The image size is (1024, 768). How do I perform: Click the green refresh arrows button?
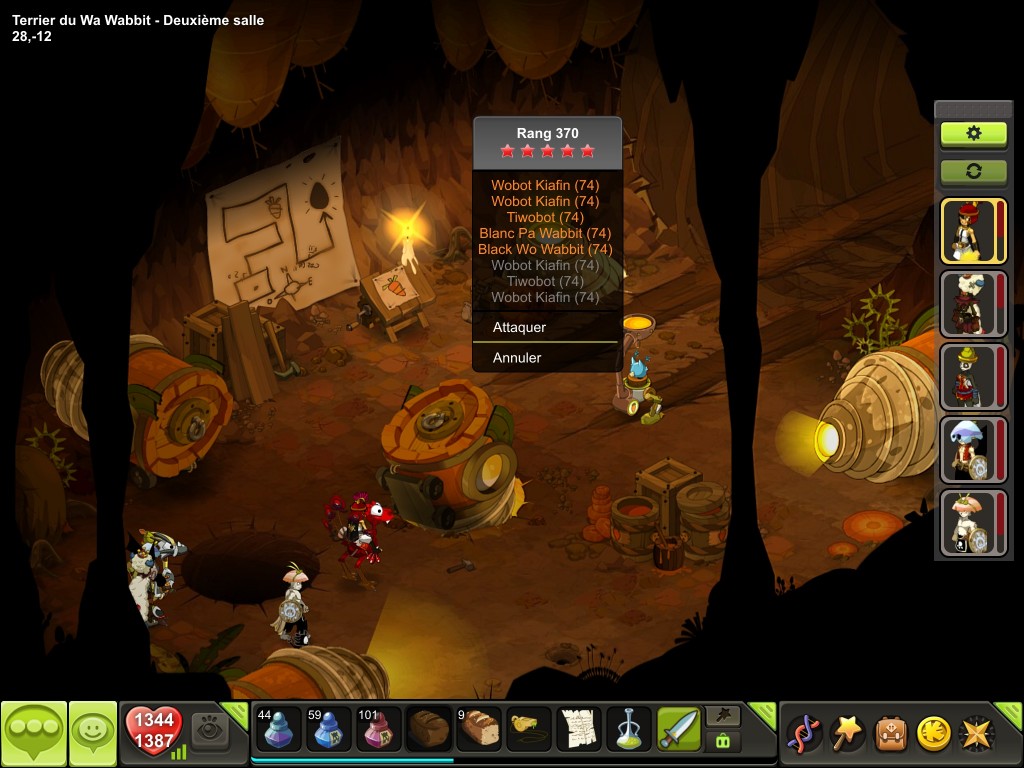pos(973,171)
